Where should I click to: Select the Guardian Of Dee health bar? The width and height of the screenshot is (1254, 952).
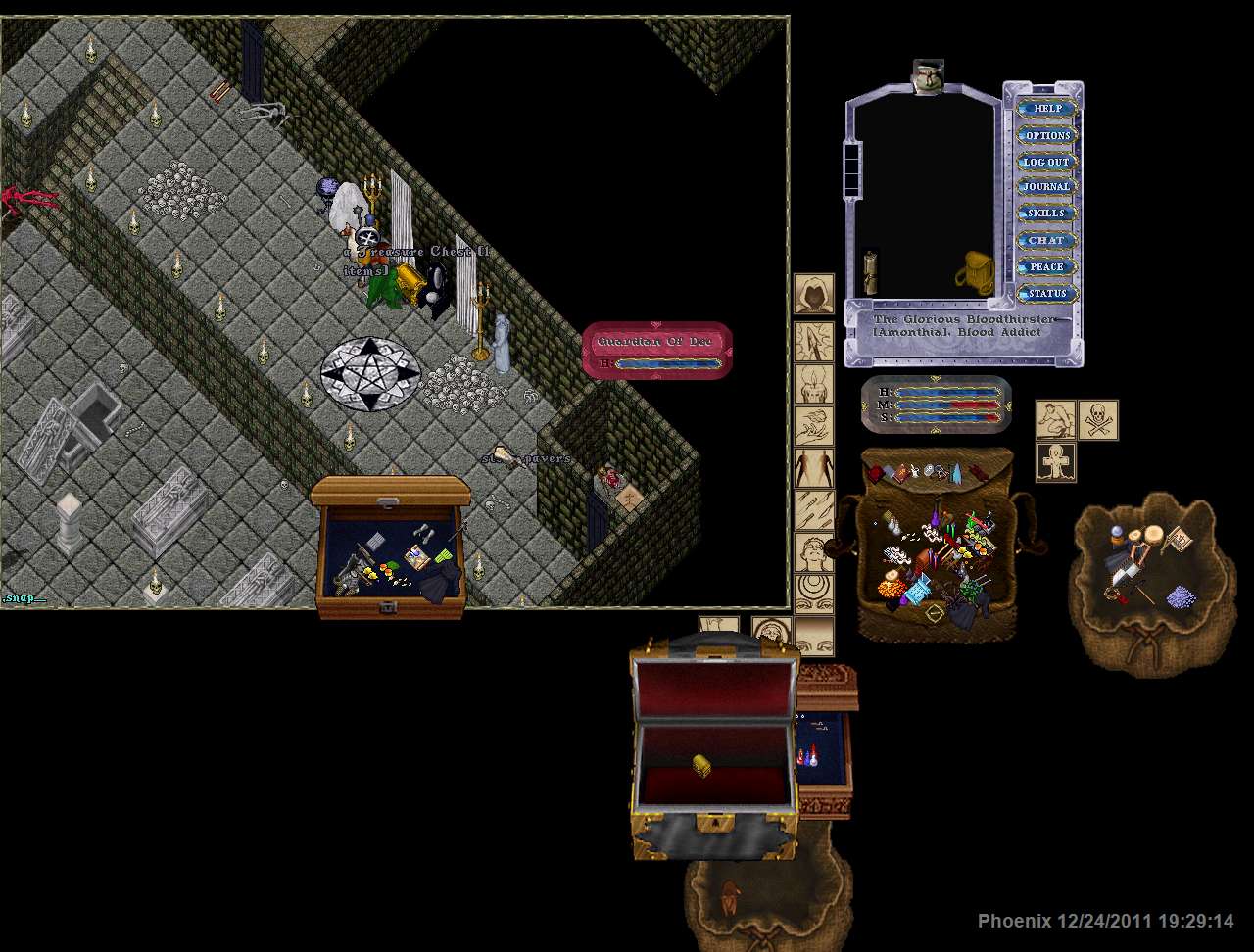click(657, 351)
